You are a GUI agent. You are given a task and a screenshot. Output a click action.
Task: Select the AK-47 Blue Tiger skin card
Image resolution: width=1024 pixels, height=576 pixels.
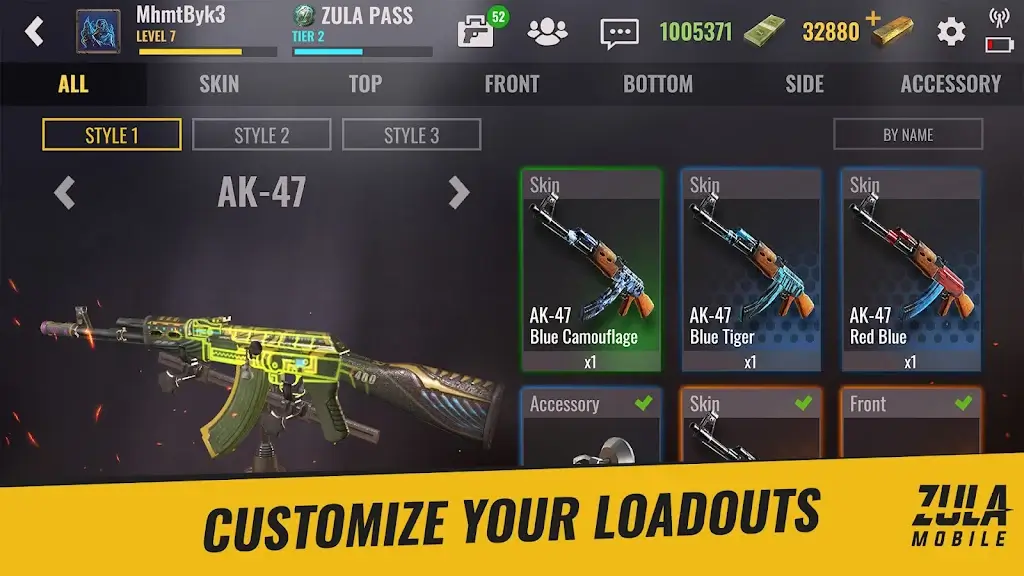(751, 270)
